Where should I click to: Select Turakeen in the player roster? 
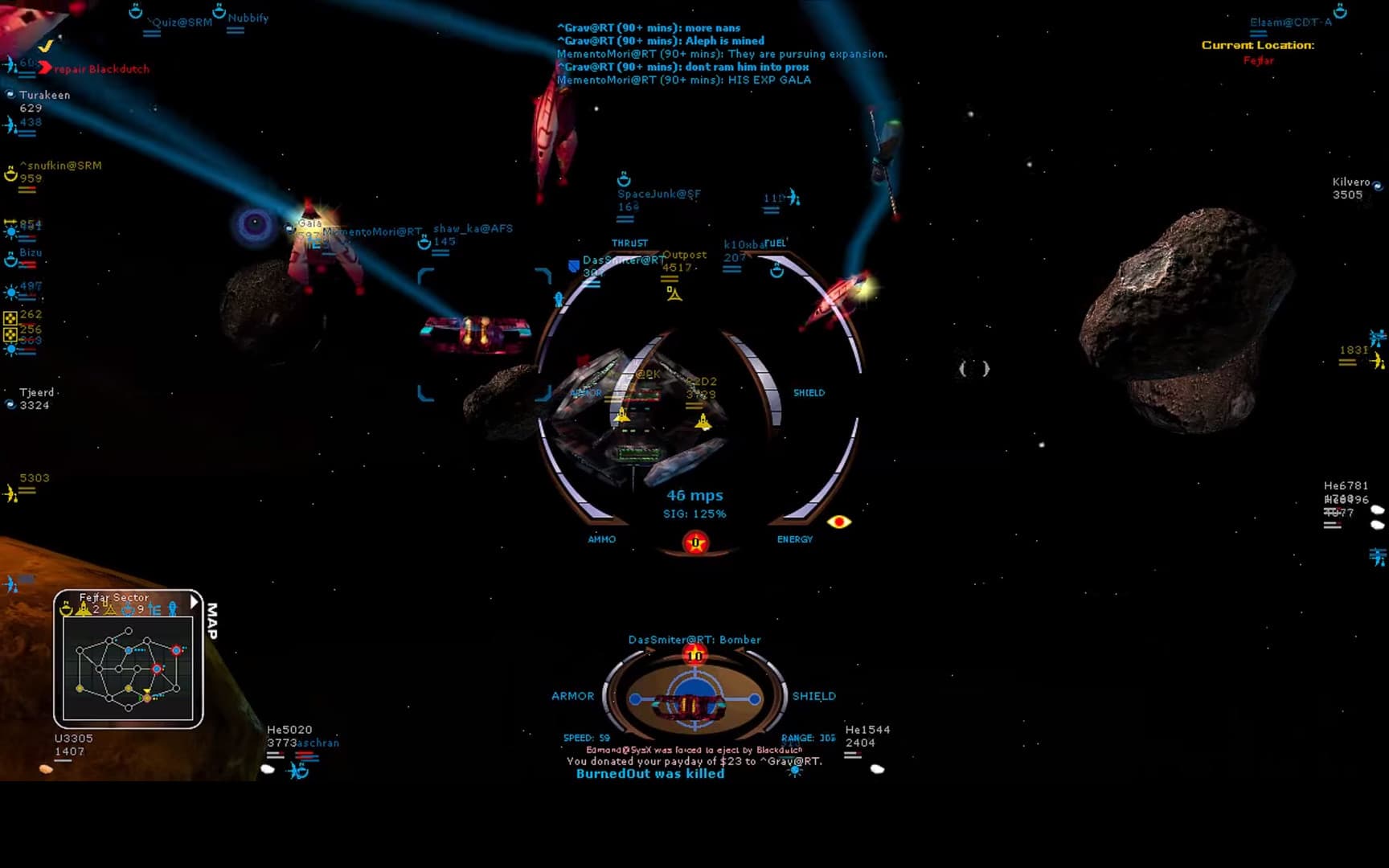[x=47, y=95]
